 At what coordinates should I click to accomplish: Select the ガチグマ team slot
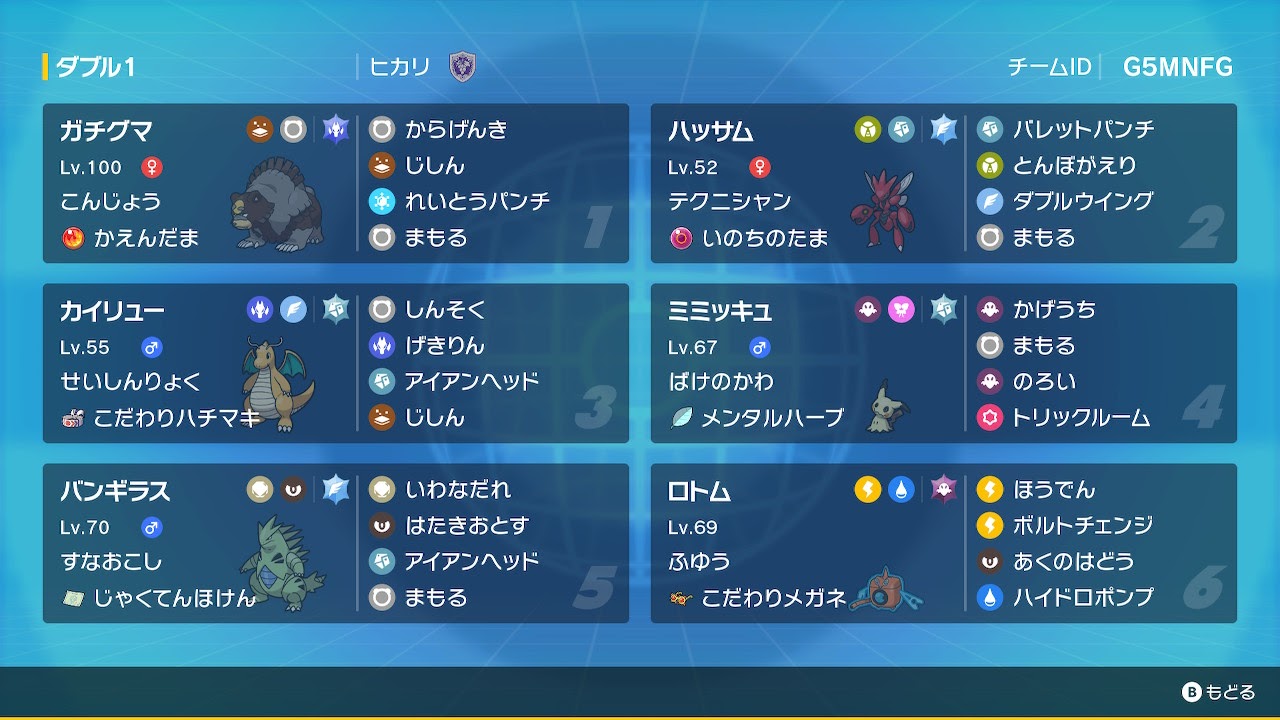[x=335, y=183]
